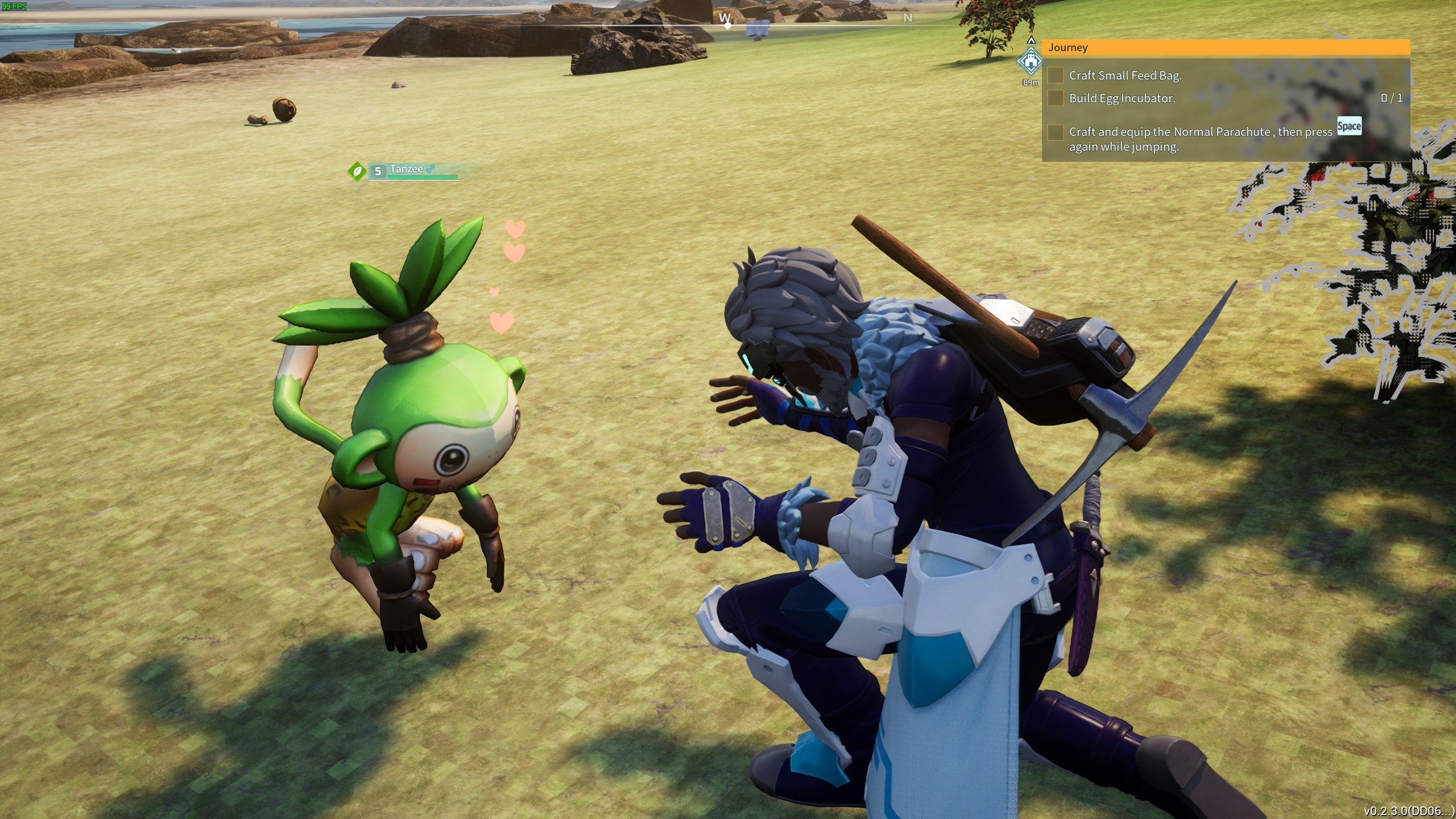The width and height of the screenshot is (1456, 819).
Task: Select the blue male gender symbol next to Tanzee
Action: click(x=431, y=169)
